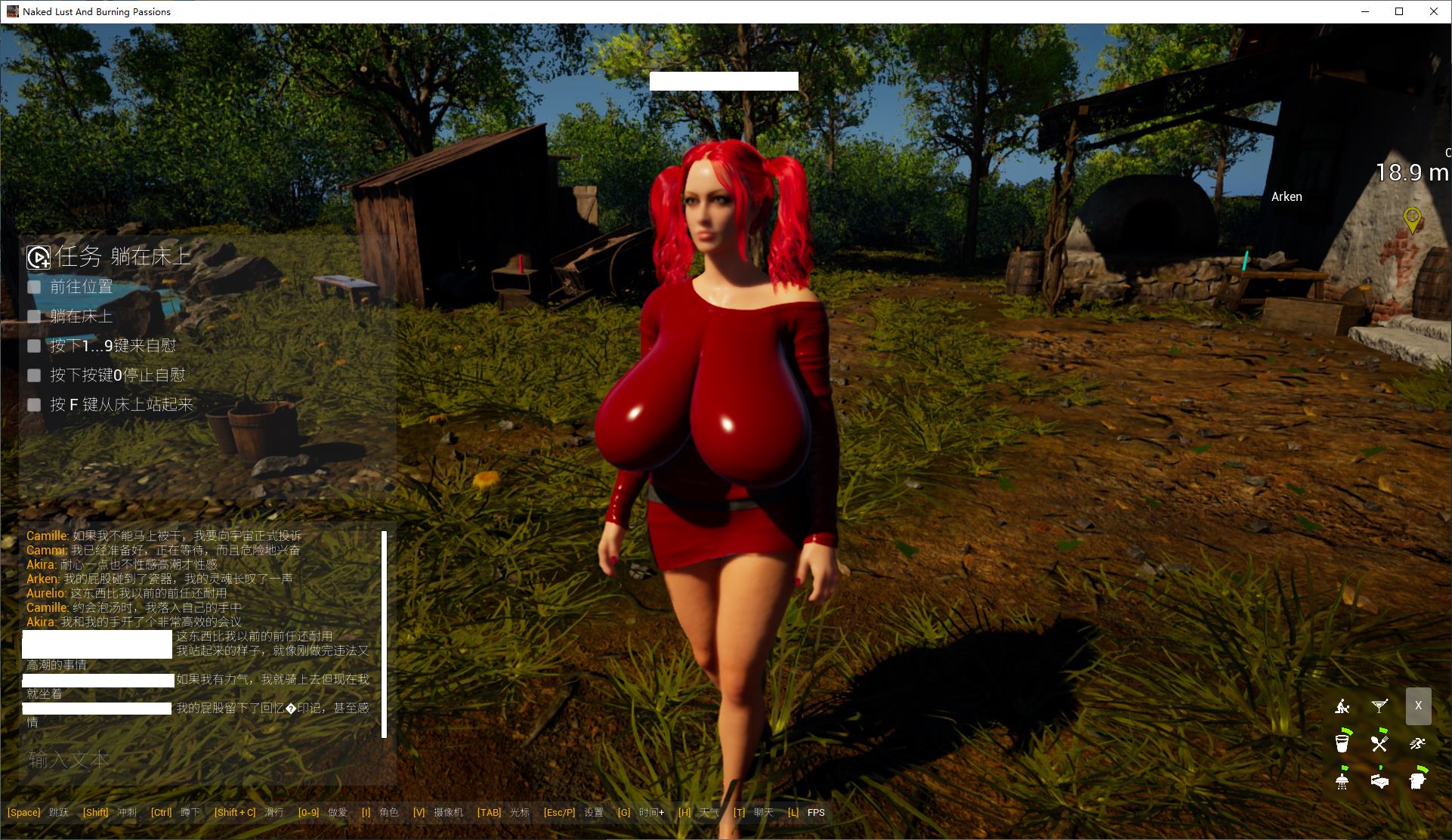Viewport: 1452px width, 840px height.
Task: Click the water bucket thirst icon
Action: tap(1342, 743)
